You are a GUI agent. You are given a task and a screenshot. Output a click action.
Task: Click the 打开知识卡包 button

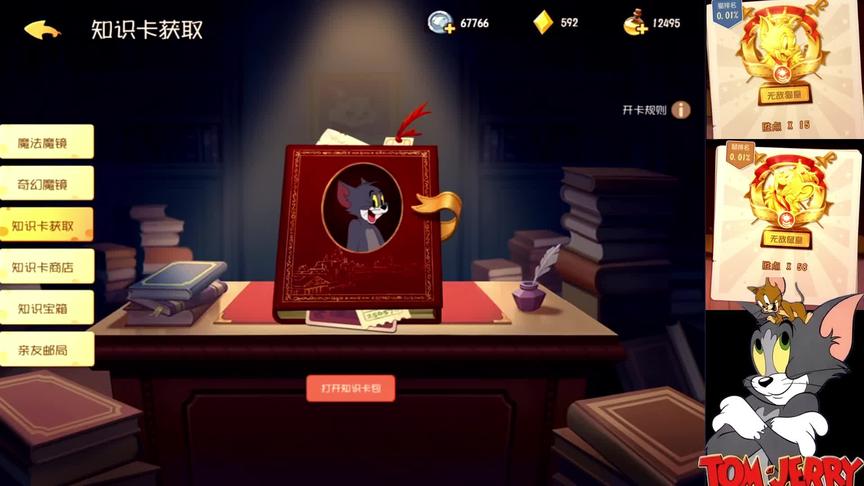350,388
